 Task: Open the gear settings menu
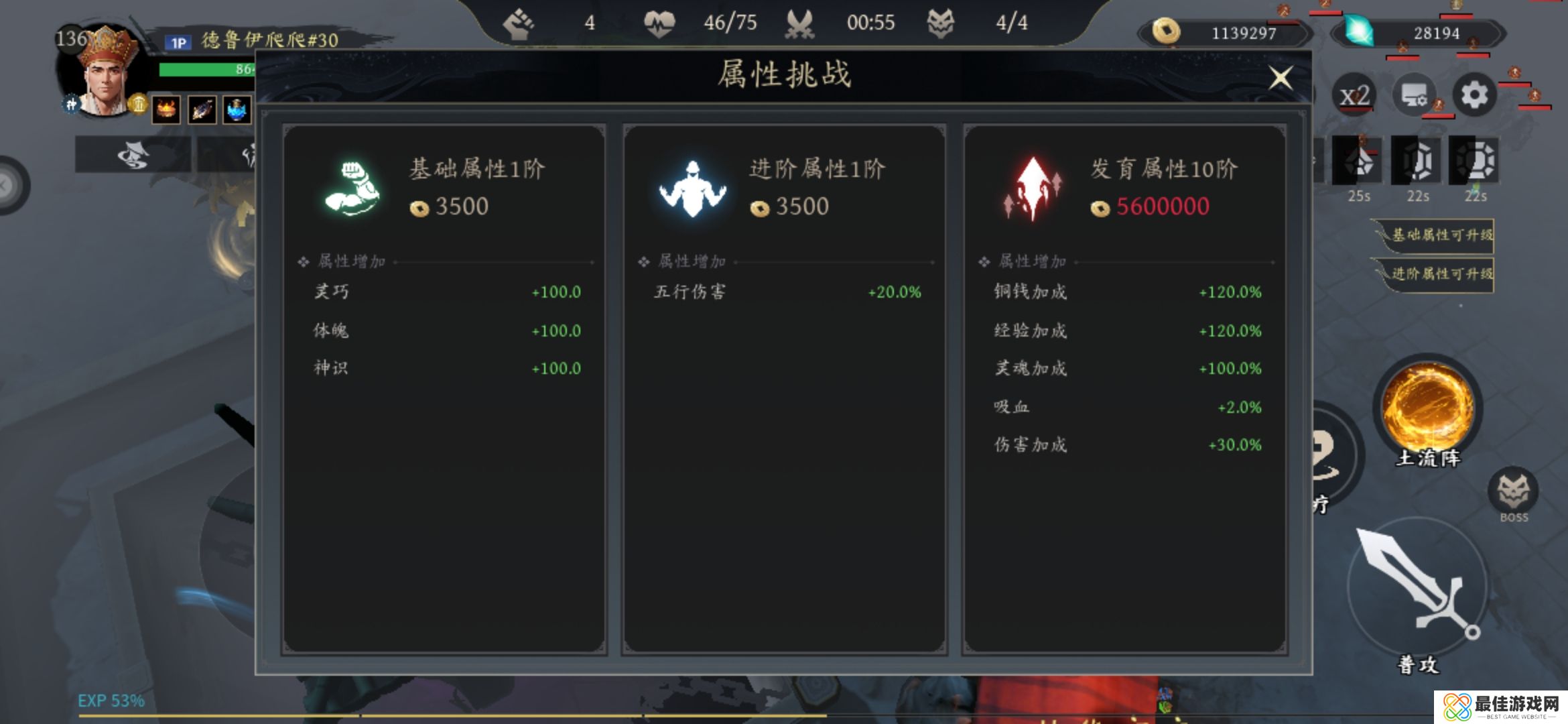1474,96
